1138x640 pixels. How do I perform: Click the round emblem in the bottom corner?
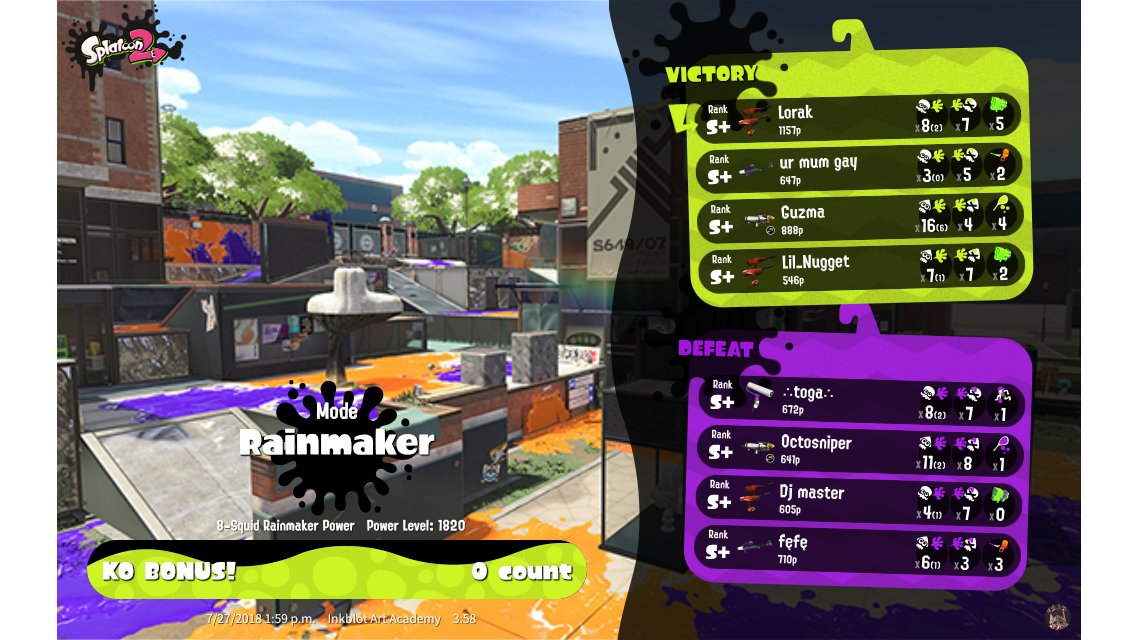[x=1058, y=617]
